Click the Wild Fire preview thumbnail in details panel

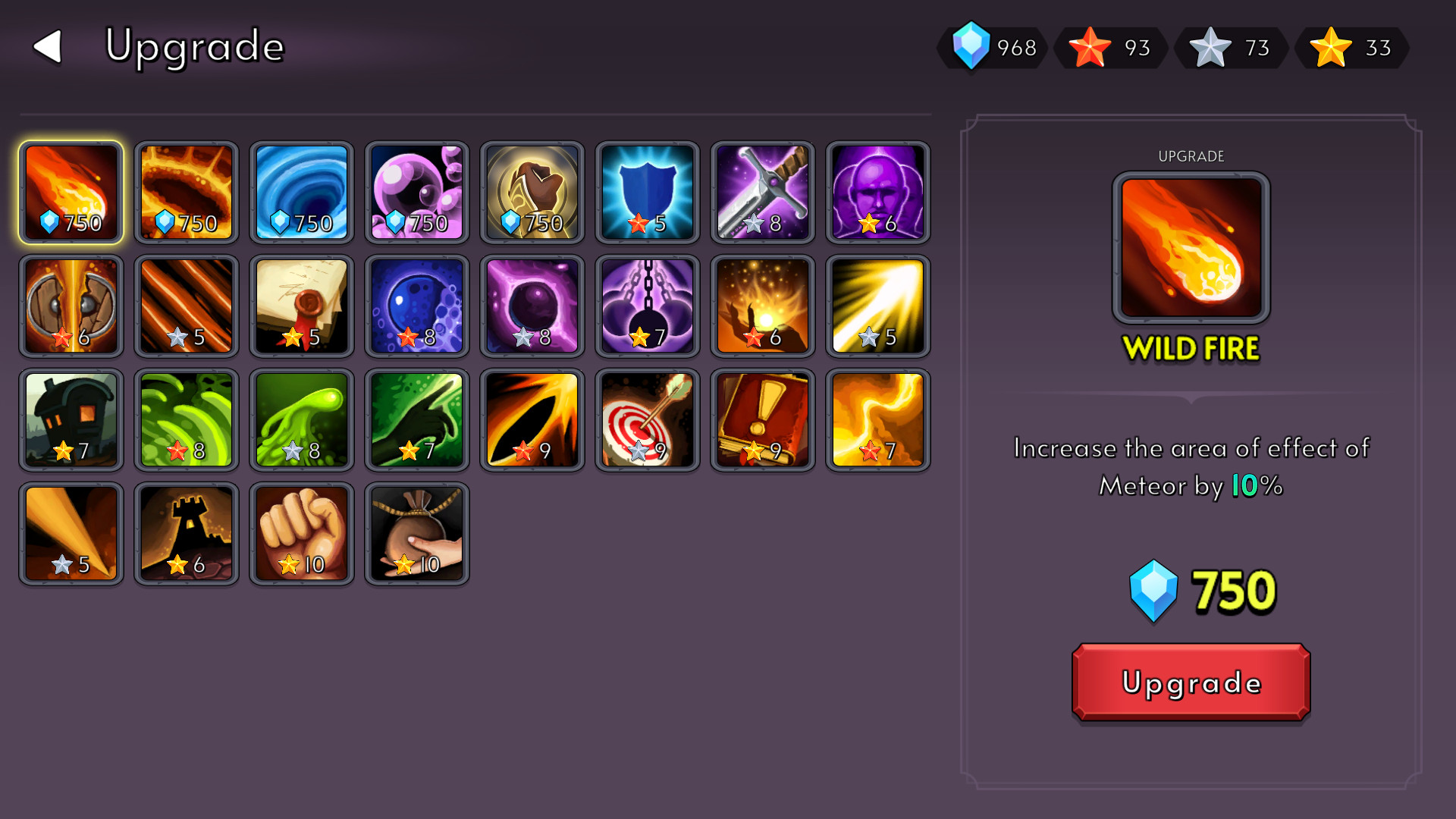point(1191,245)
